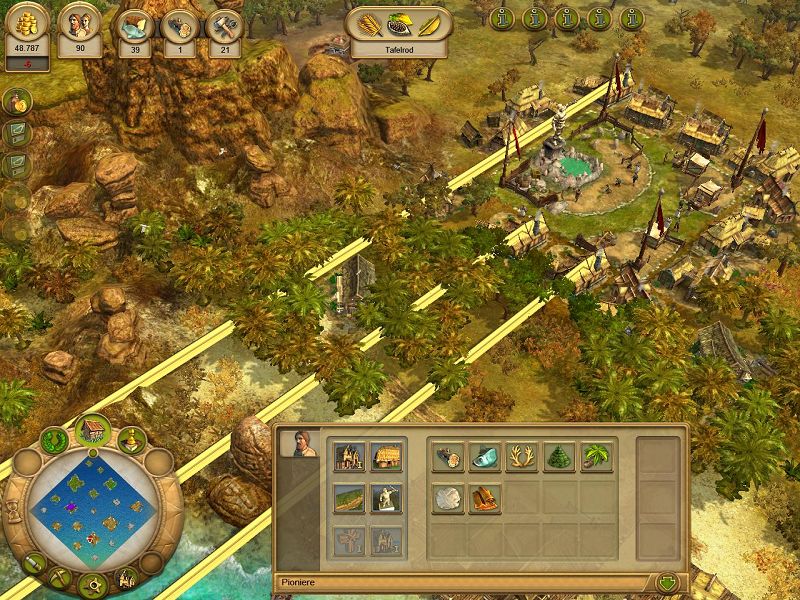Open the house building menu above minimap

pyautogui.click(x=92, y=430)
